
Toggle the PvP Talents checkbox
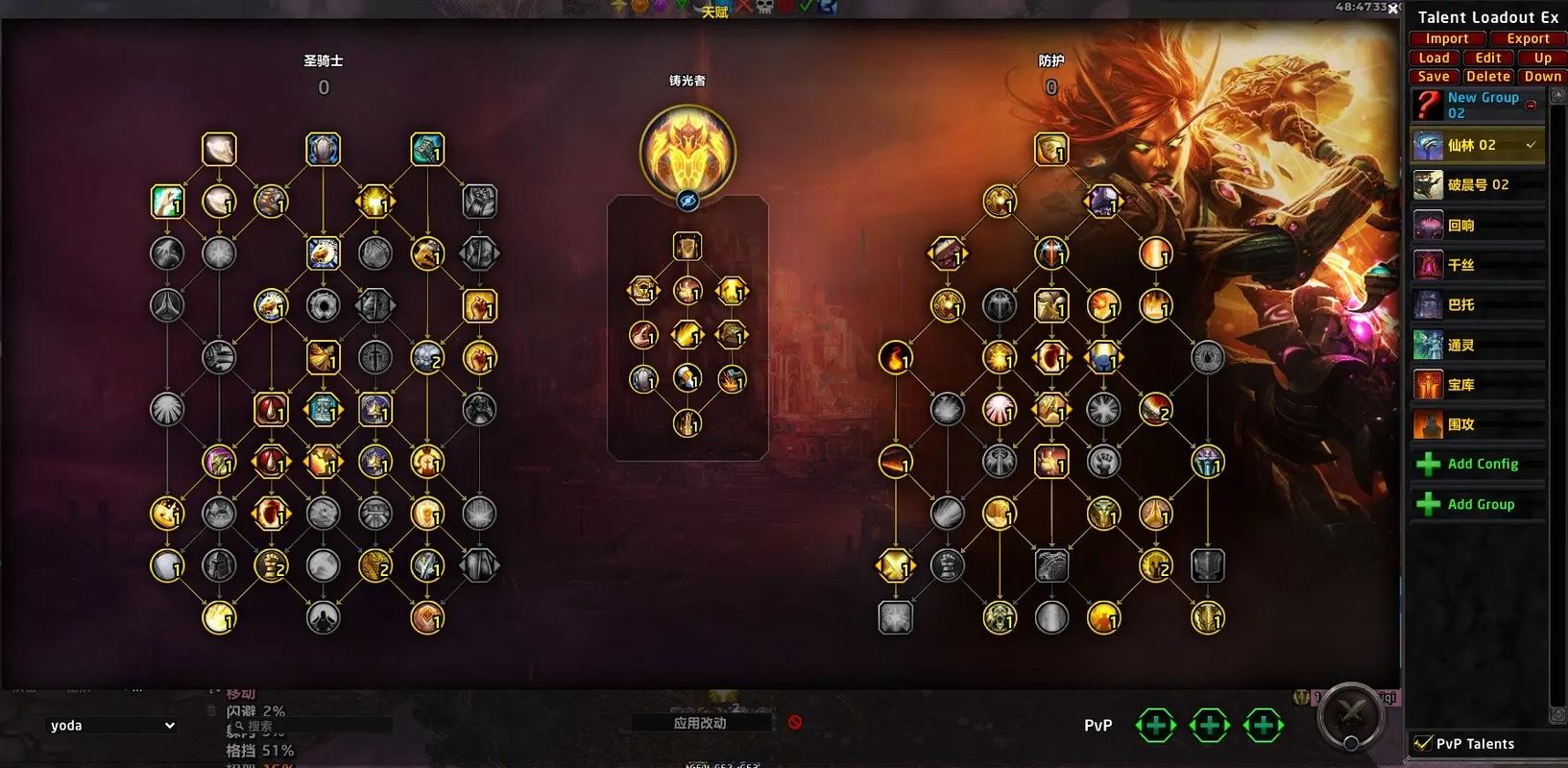coord(1422,743)
